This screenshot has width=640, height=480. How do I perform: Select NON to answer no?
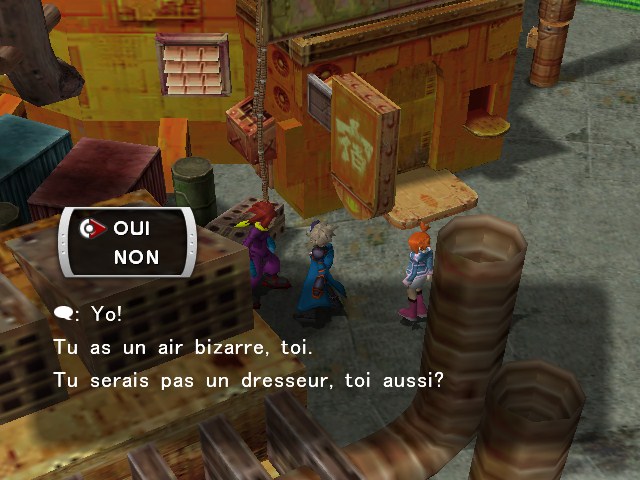pyautogui.click(x=136, y=257)
